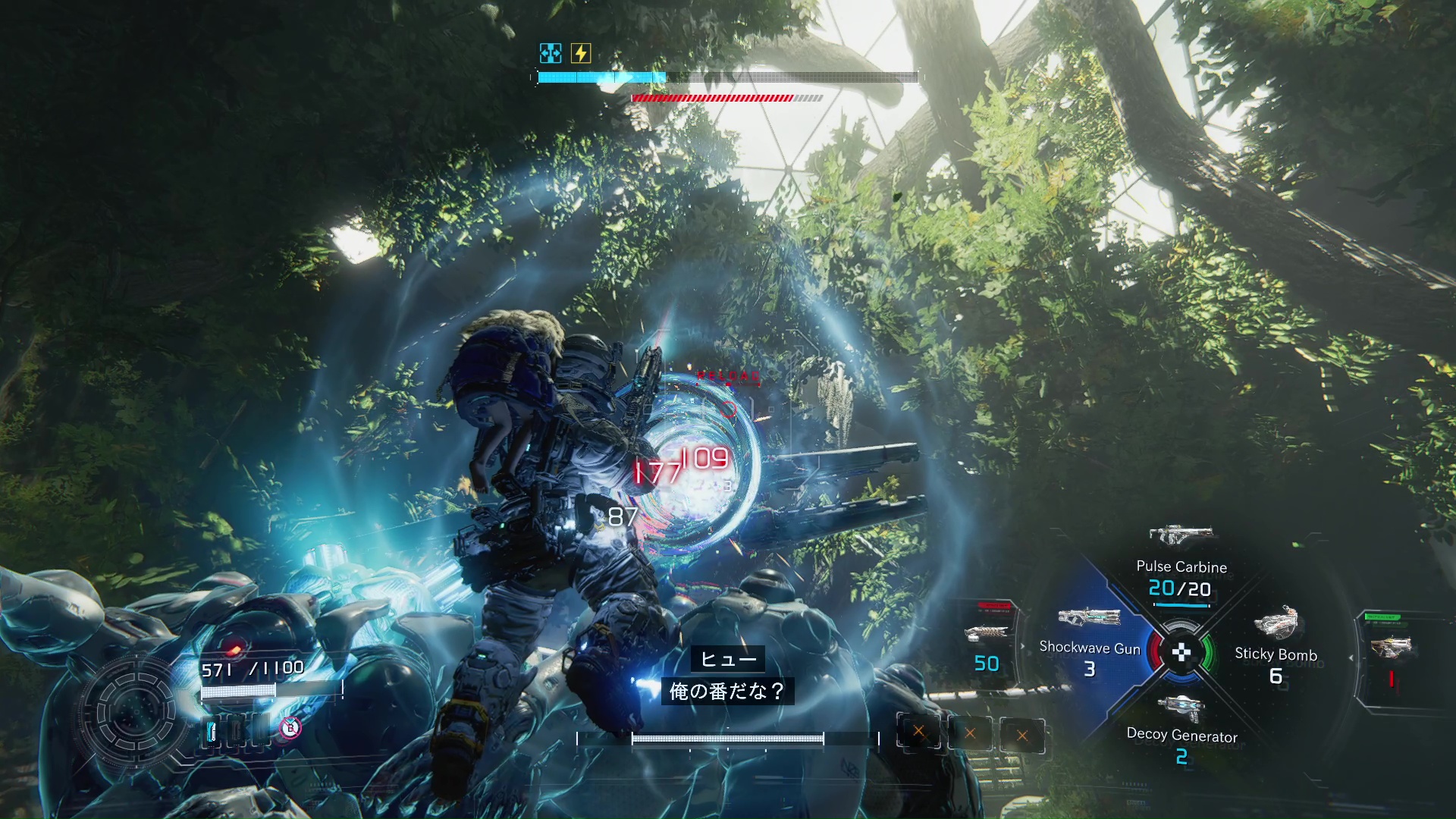Screen dimensions: 1456x819
Task: Click the weapon wheel center d-pad hub
Action: tap(1181, 651)
